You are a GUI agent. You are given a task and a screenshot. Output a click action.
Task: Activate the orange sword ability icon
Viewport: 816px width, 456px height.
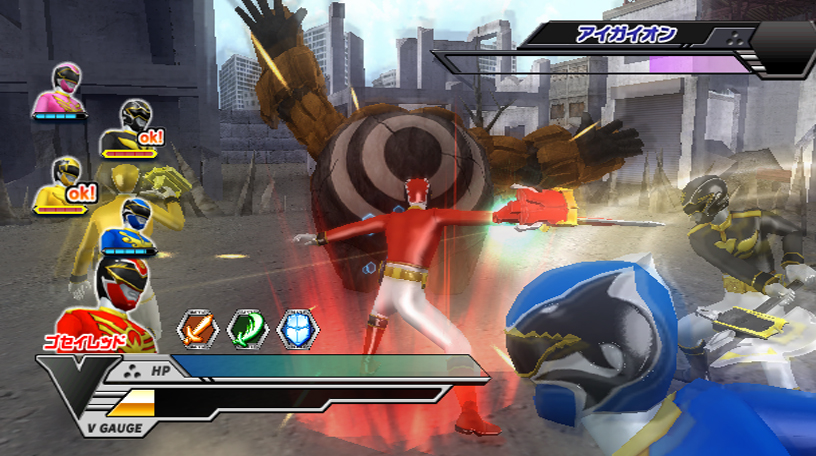click(x=197, y=329)
